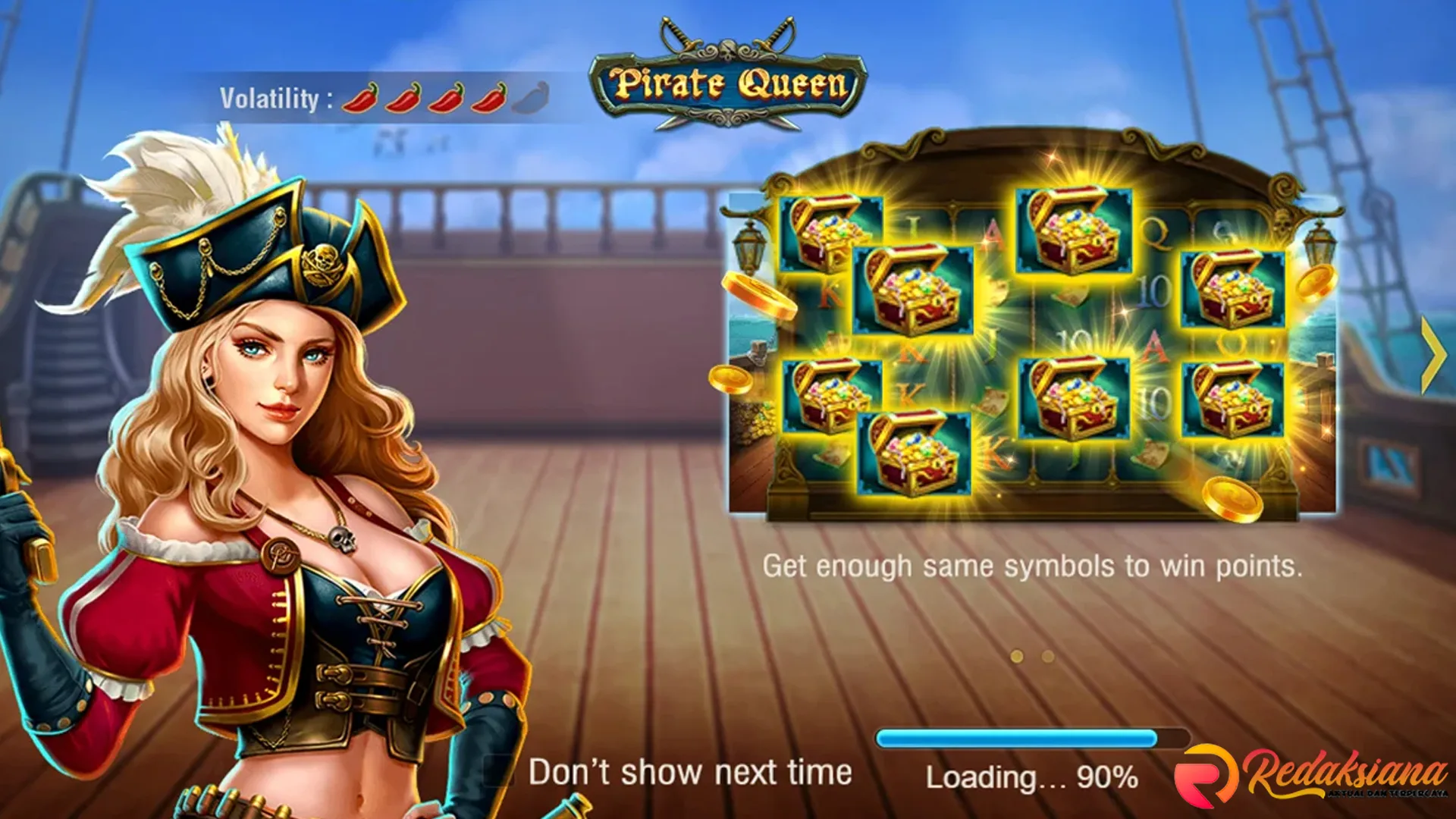The height and width of the screenshot is (819, 1456).
Task: Show the next tip with the yellow arrow
Action: coord(1432,355)
